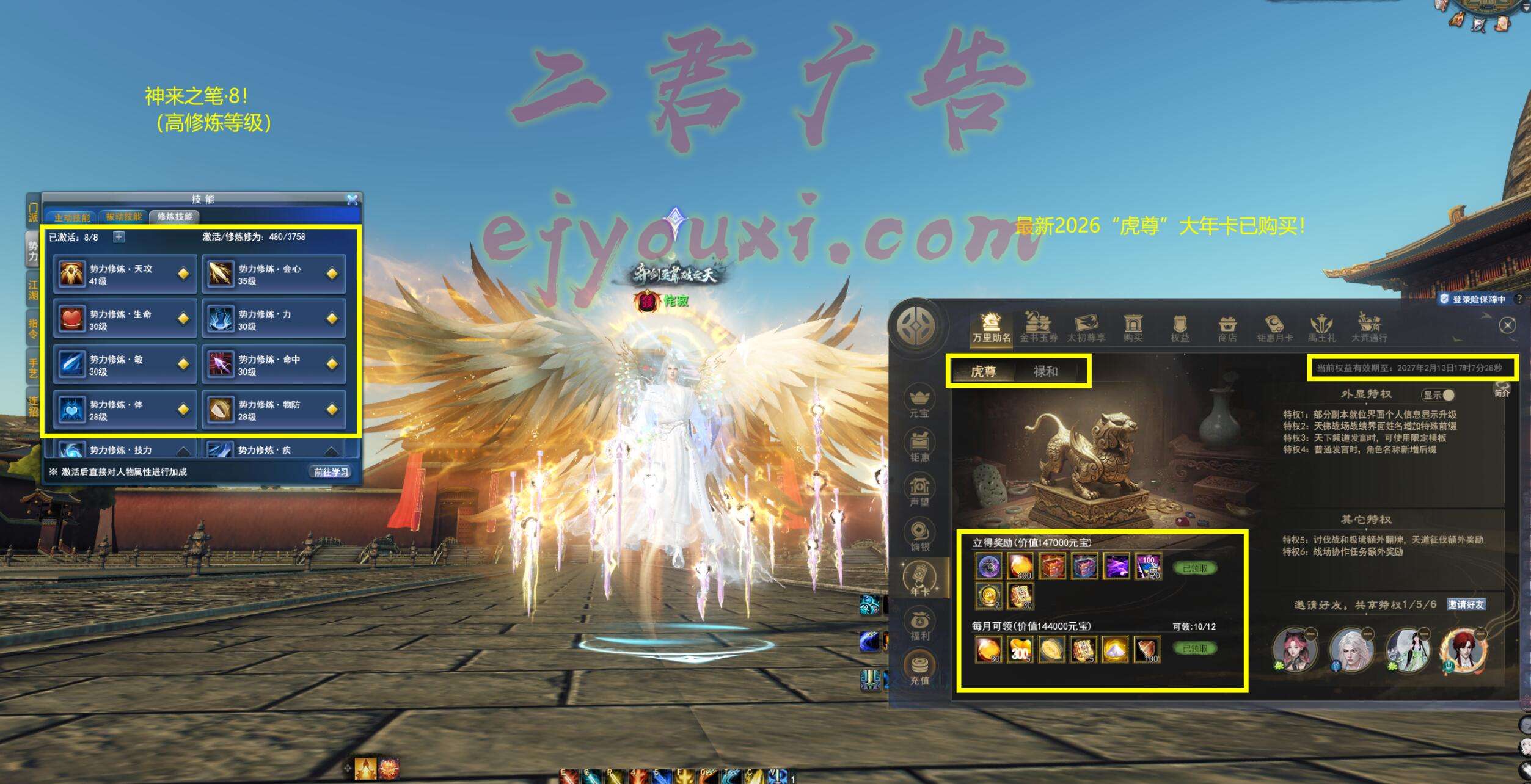
Task: Close the 技能 skills window
Action: point(352,200)
